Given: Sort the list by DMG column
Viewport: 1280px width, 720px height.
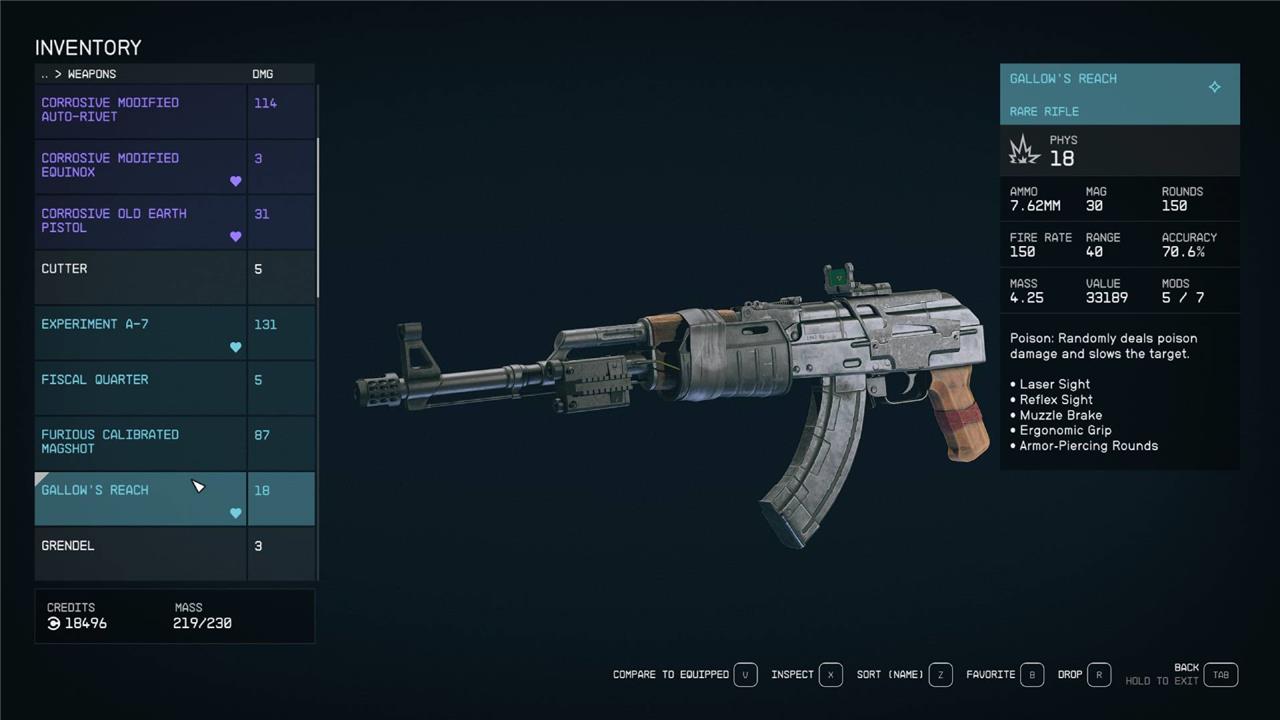Looking at the screenshot, I should (x=263, y=74).
